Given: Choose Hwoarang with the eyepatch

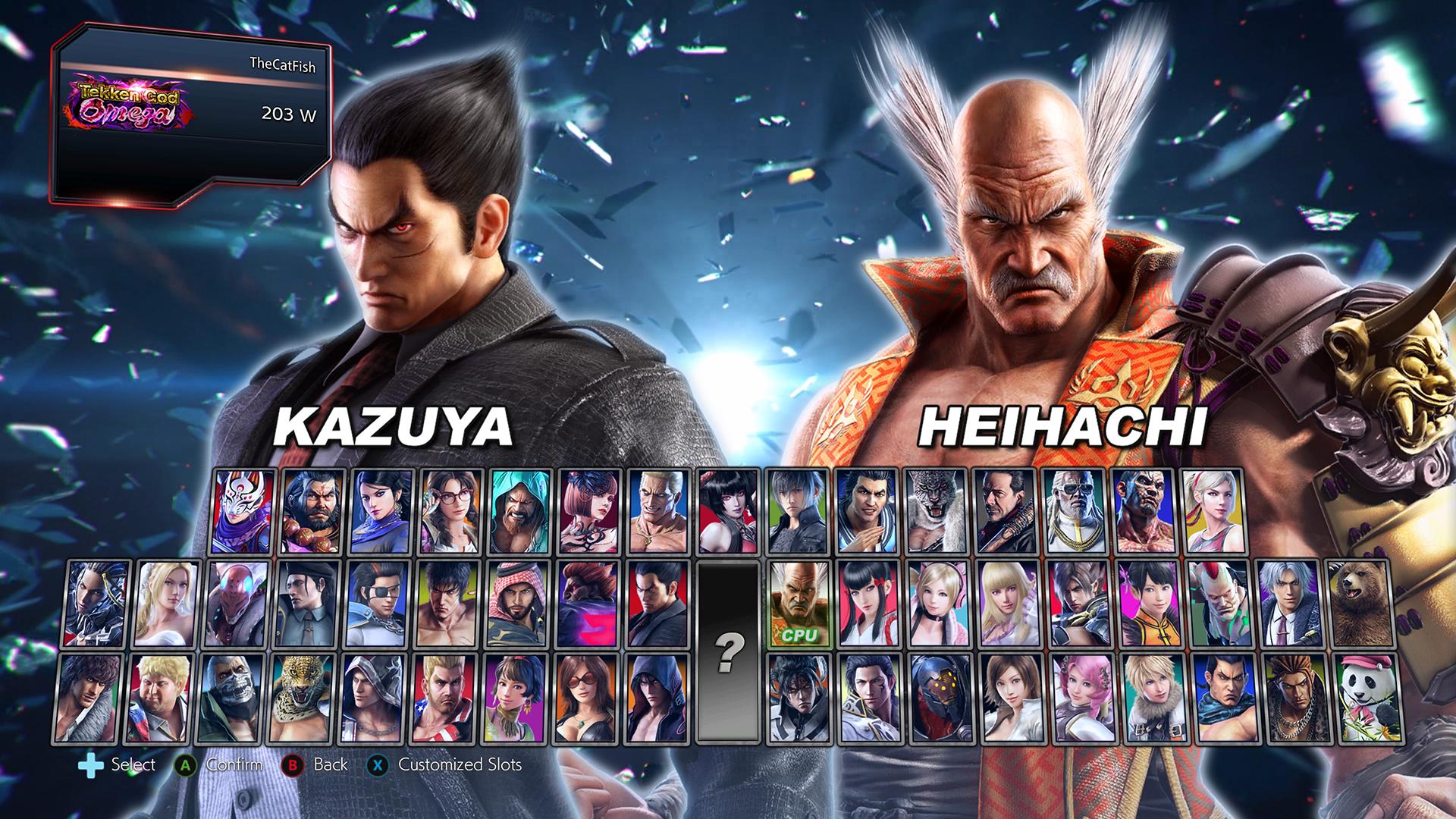Looking at the screenshot, I should [377, 603].
